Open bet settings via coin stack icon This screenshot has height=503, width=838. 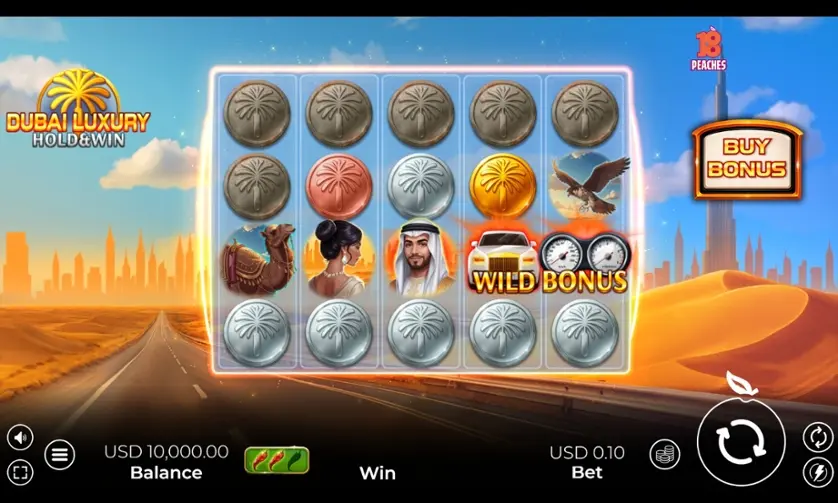point(664,454)
